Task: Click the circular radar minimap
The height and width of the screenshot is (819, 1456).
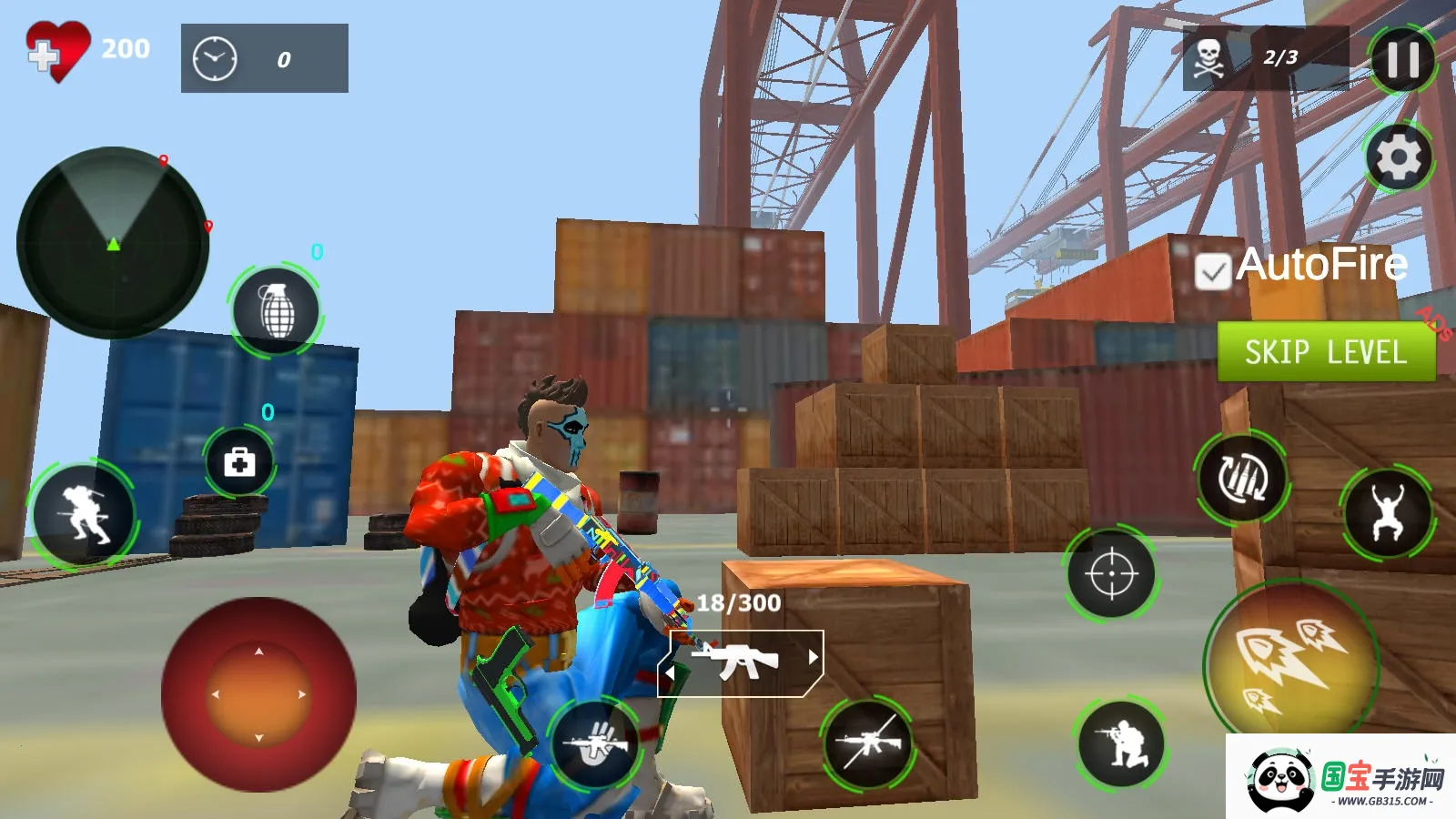Action: click(x=113, y=243)
